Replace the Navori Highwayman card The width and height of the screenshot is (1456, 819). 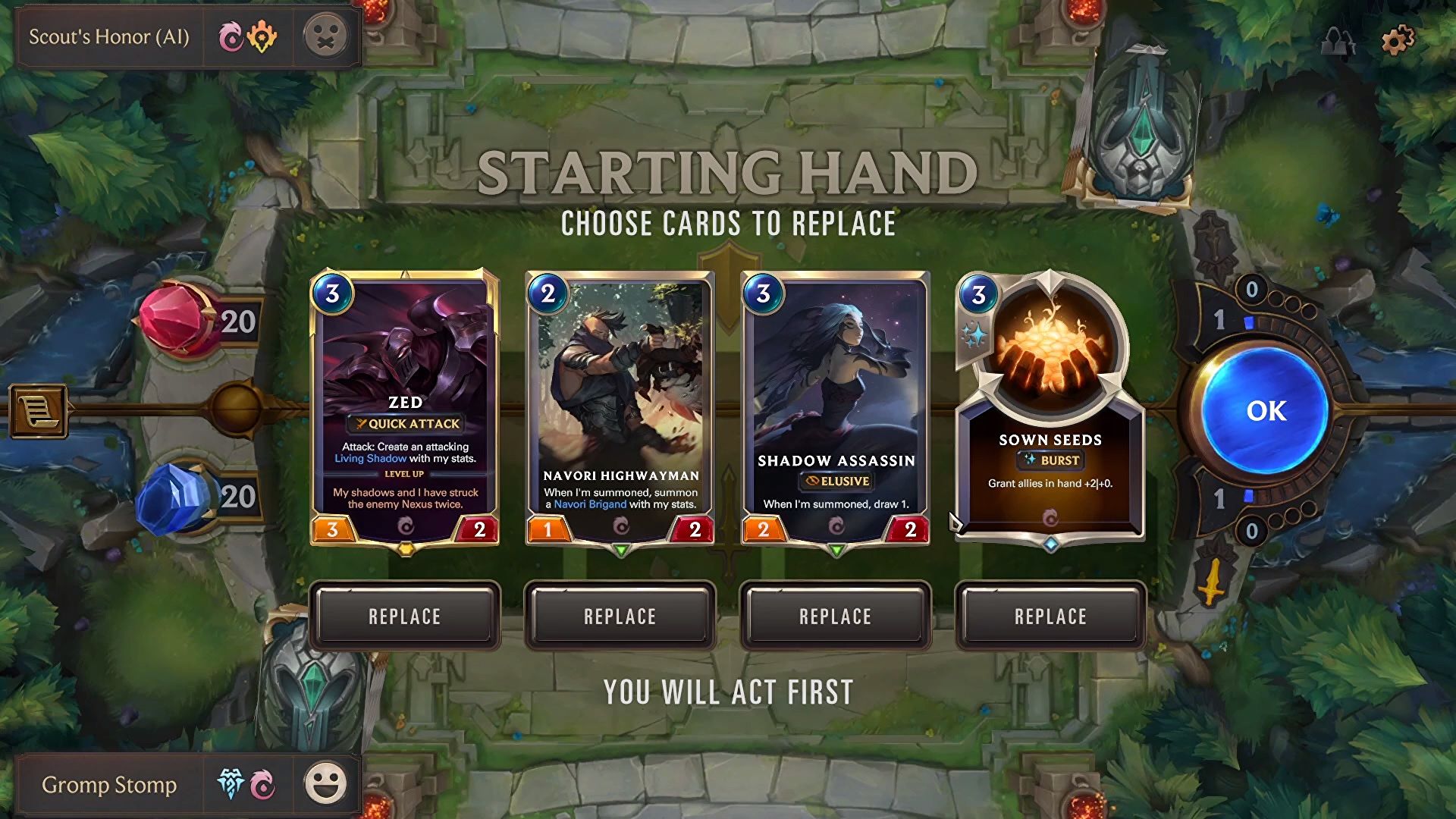pos(620,617)
